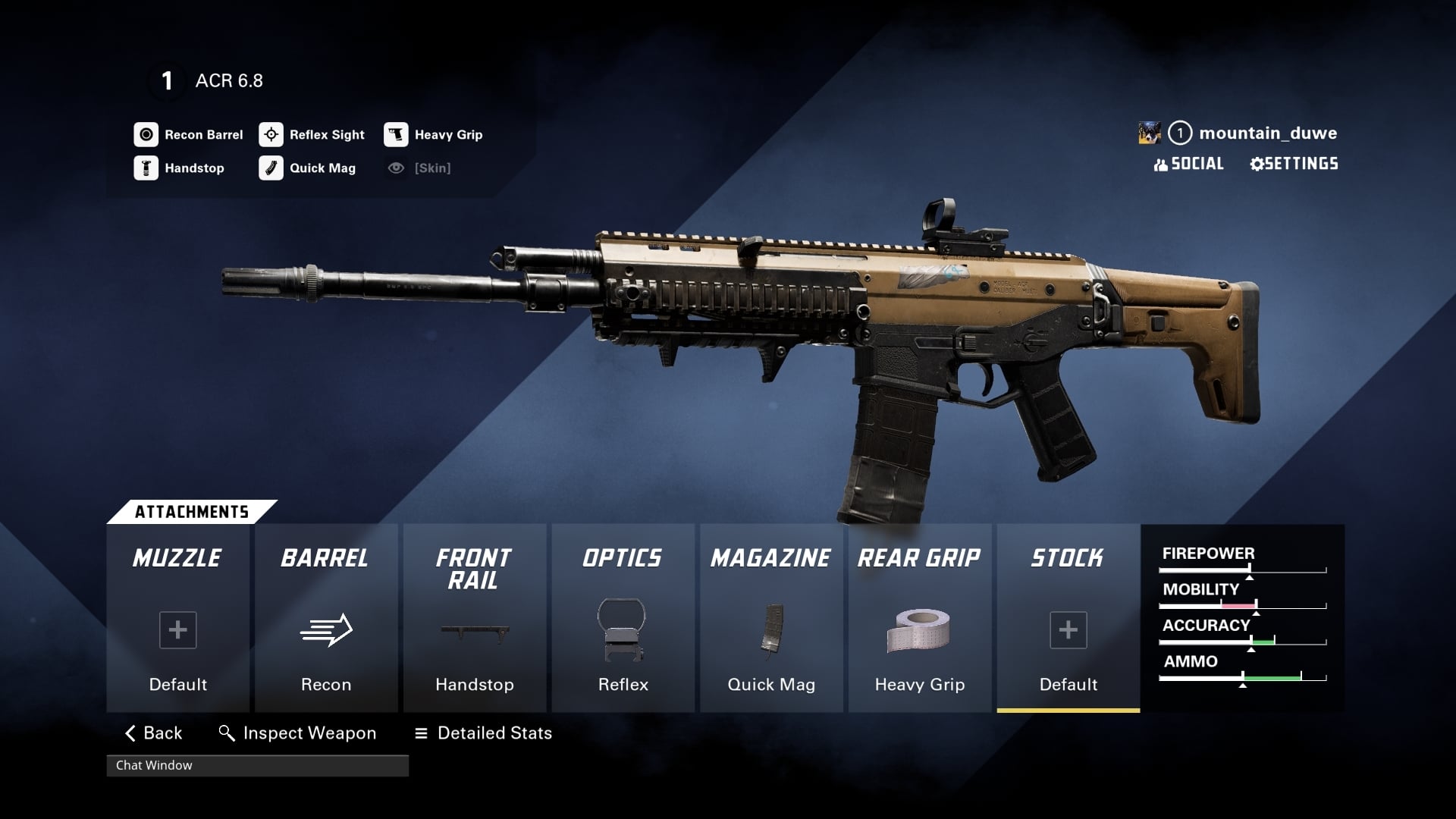
Task: Select the Quick Mag icon in the Magazine slot
Action: [x=770, y=631]
